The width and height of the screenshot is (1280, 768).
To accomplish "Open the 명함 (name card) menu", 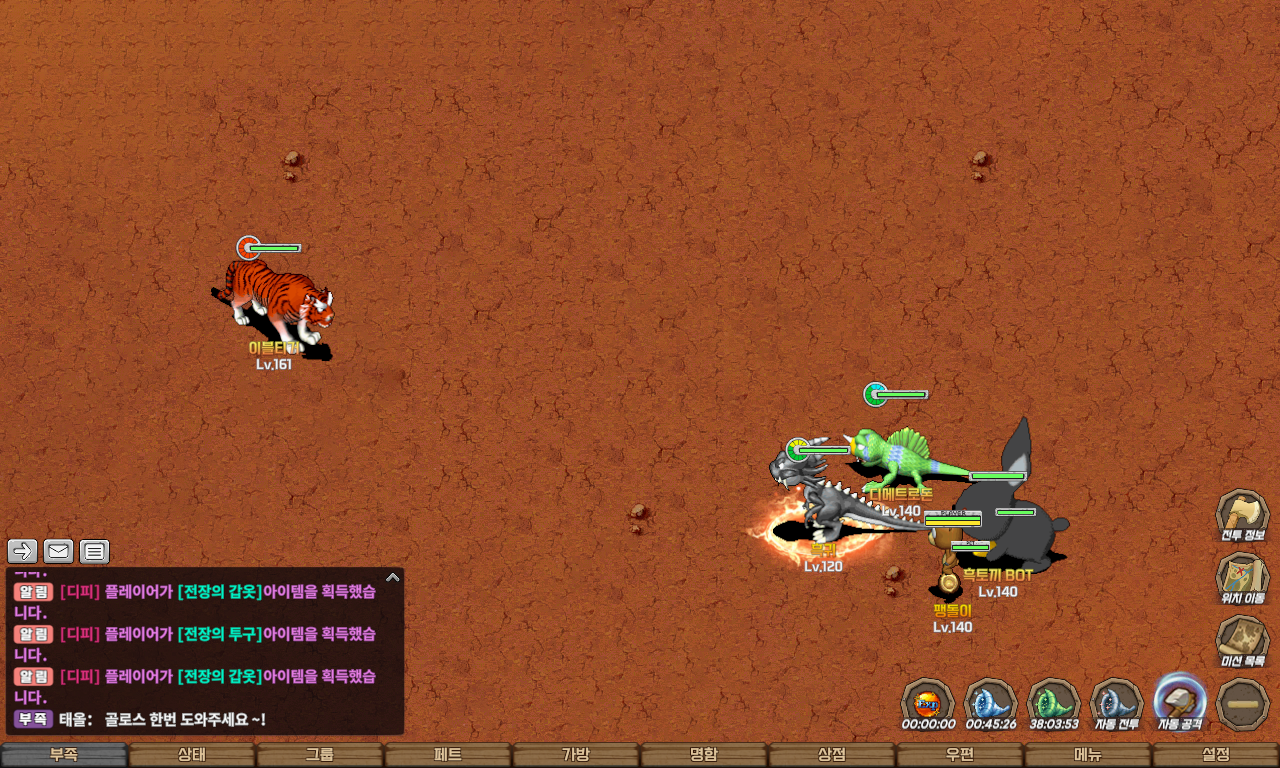I will tap(704, 755).
